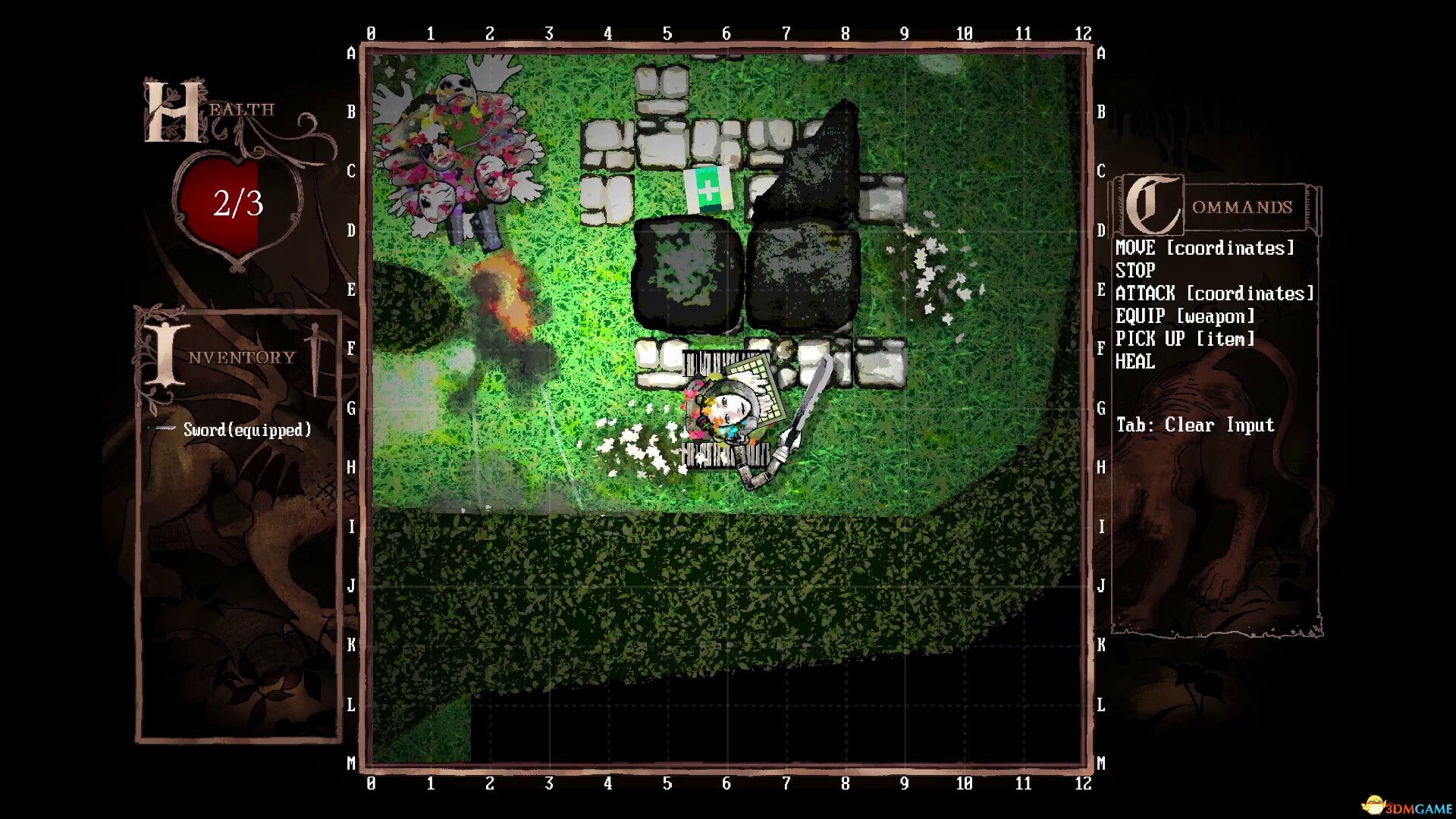The image size is (1456, 819).
Task: Click the 2/3 health counter
Action: [x=237, y=202]
